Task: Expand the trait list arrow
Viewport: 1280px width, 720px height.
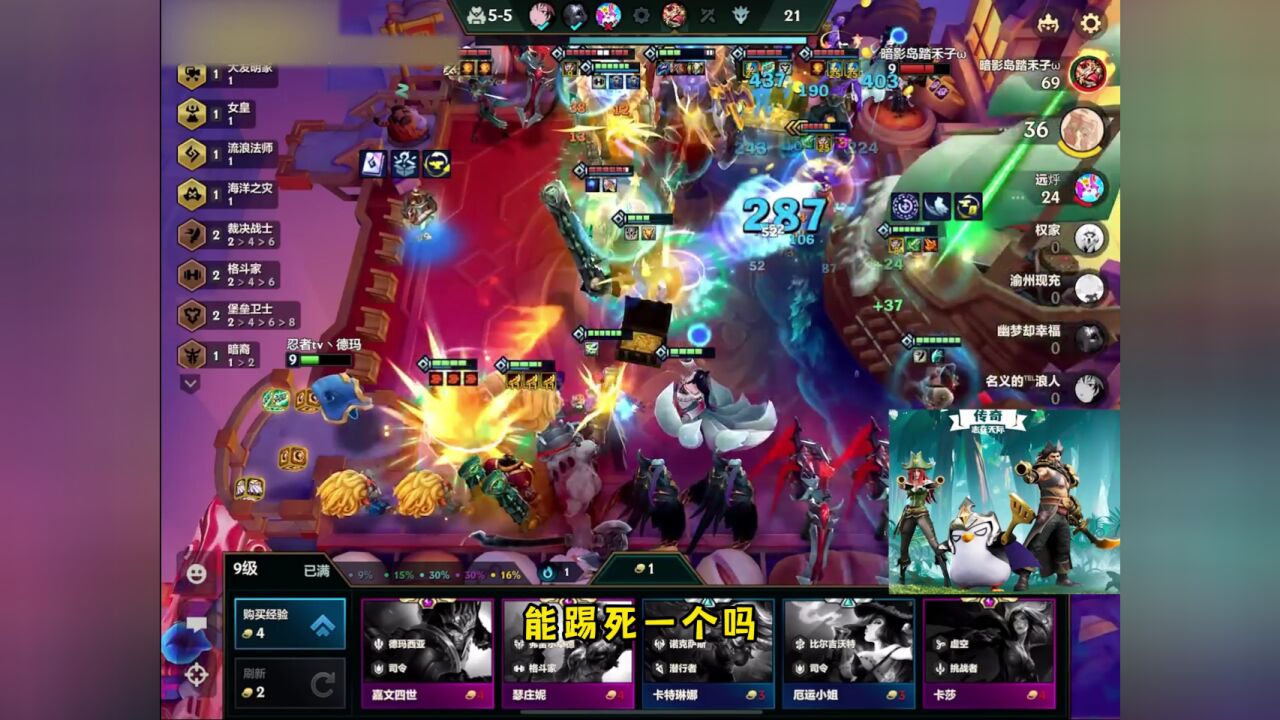Action: [190, 382]
